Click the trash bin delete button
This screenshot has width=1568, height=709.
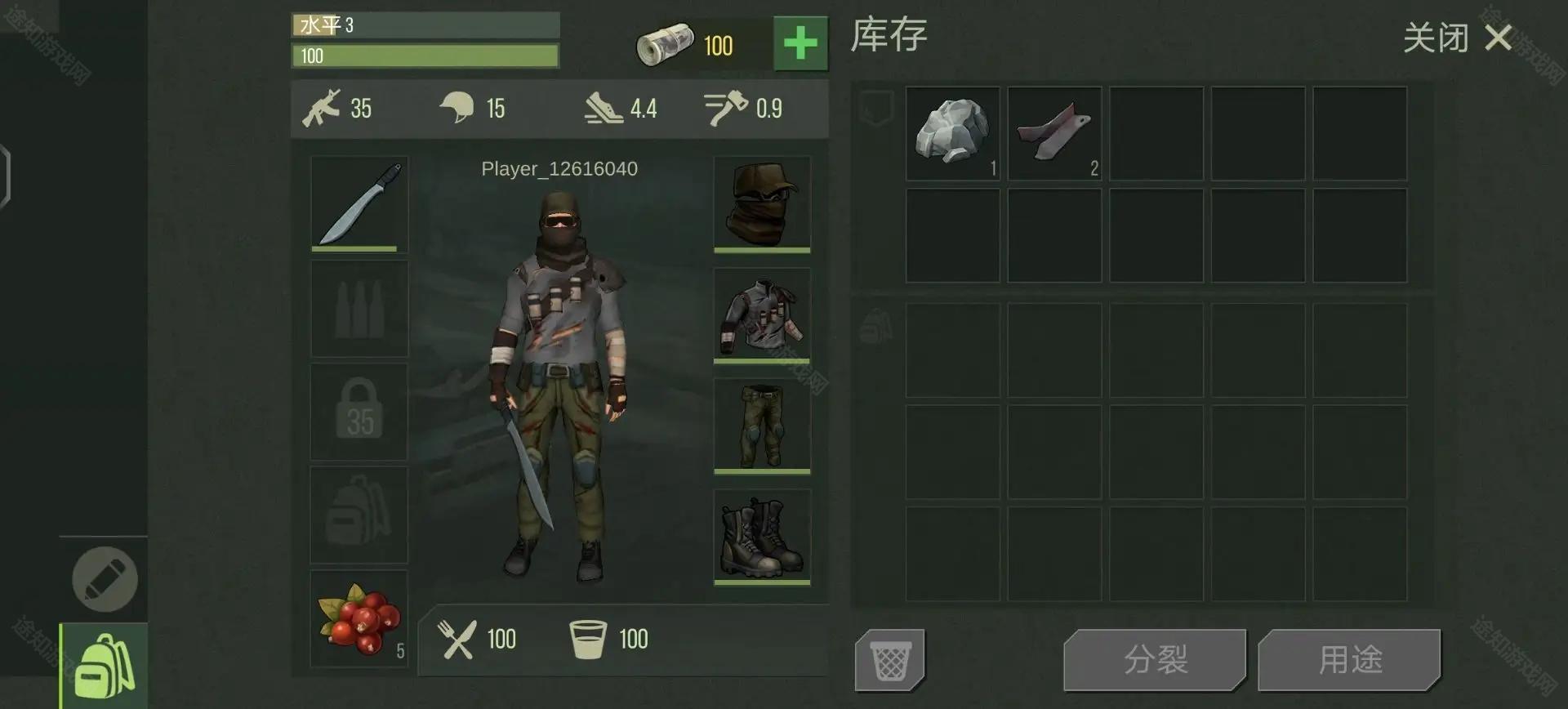pyautogui.click(x=890, y=660)
